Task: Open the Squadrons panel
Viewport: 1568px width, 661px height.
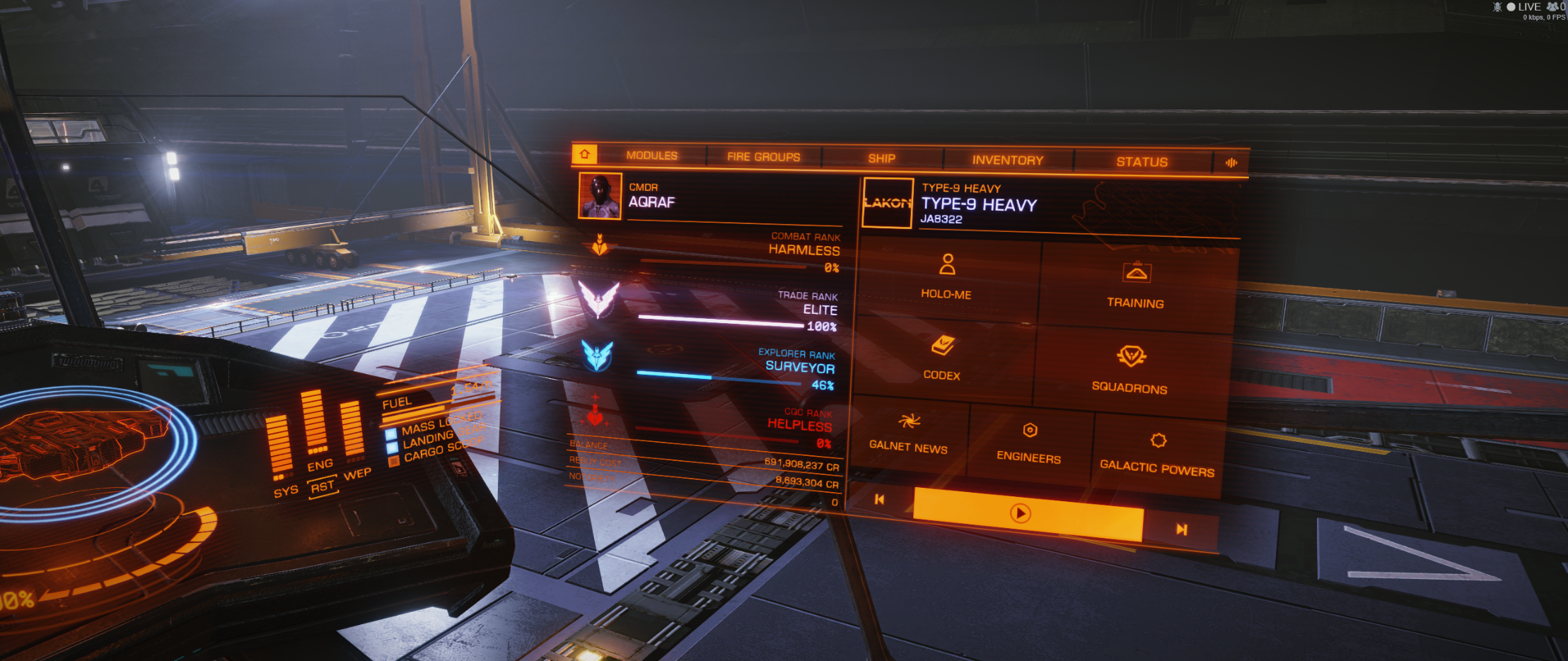Action: coord(1129,368)
